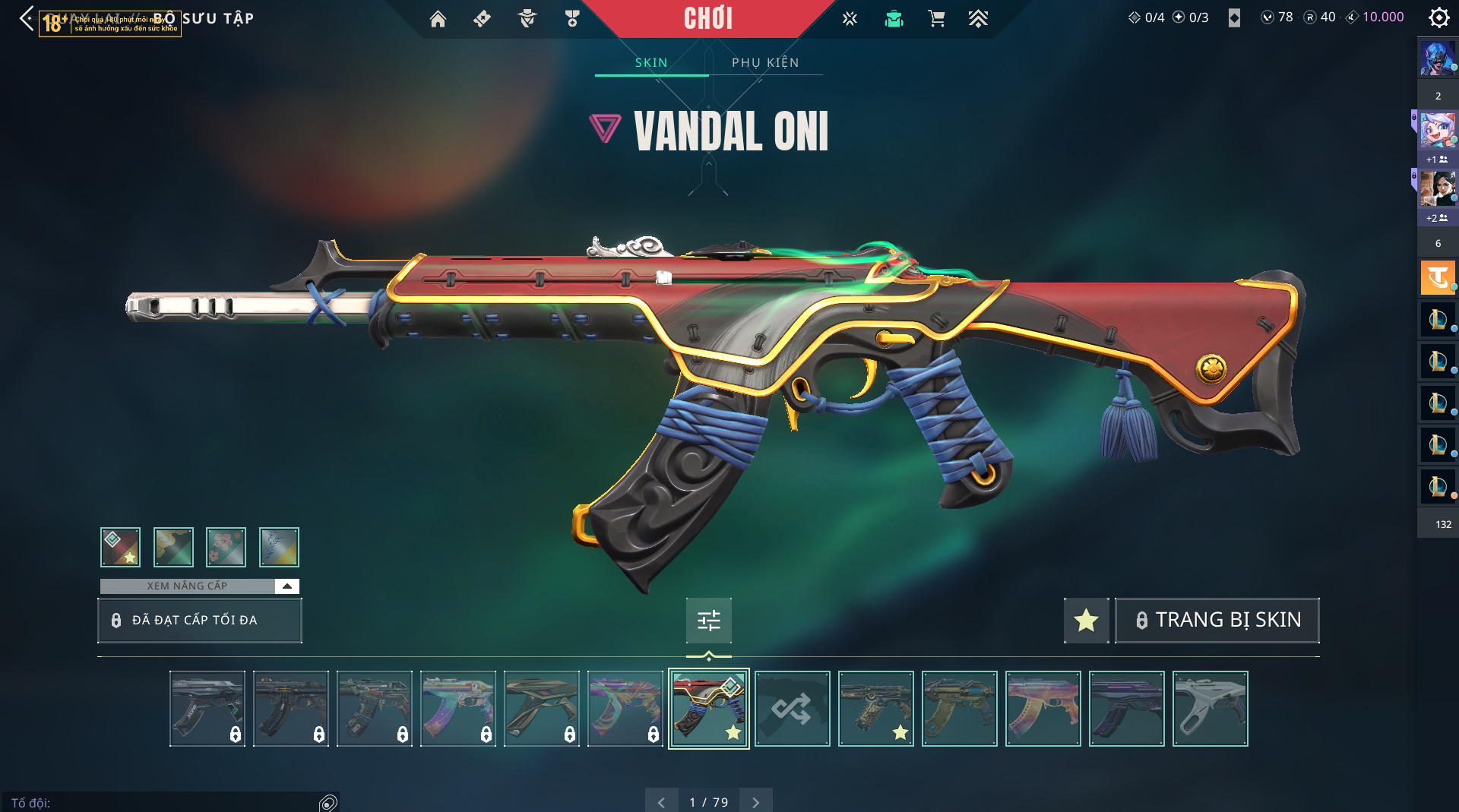
Task: Go back using the top-left arrow
Action: [x=27, y=18]
